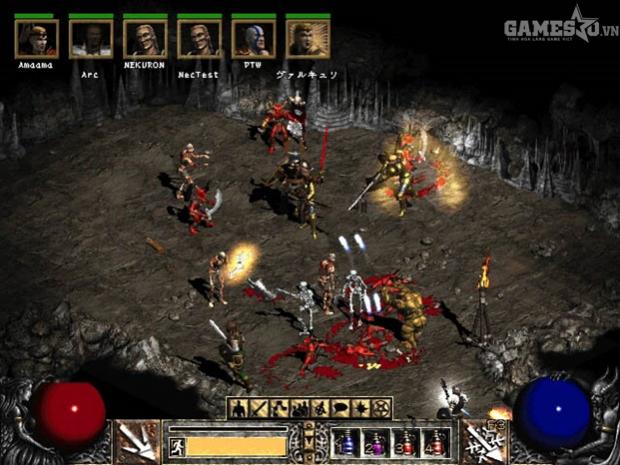Screen dimensions: 620x465
Task: Select the ヴァルキリ portrait
Action: click(307, 39)
